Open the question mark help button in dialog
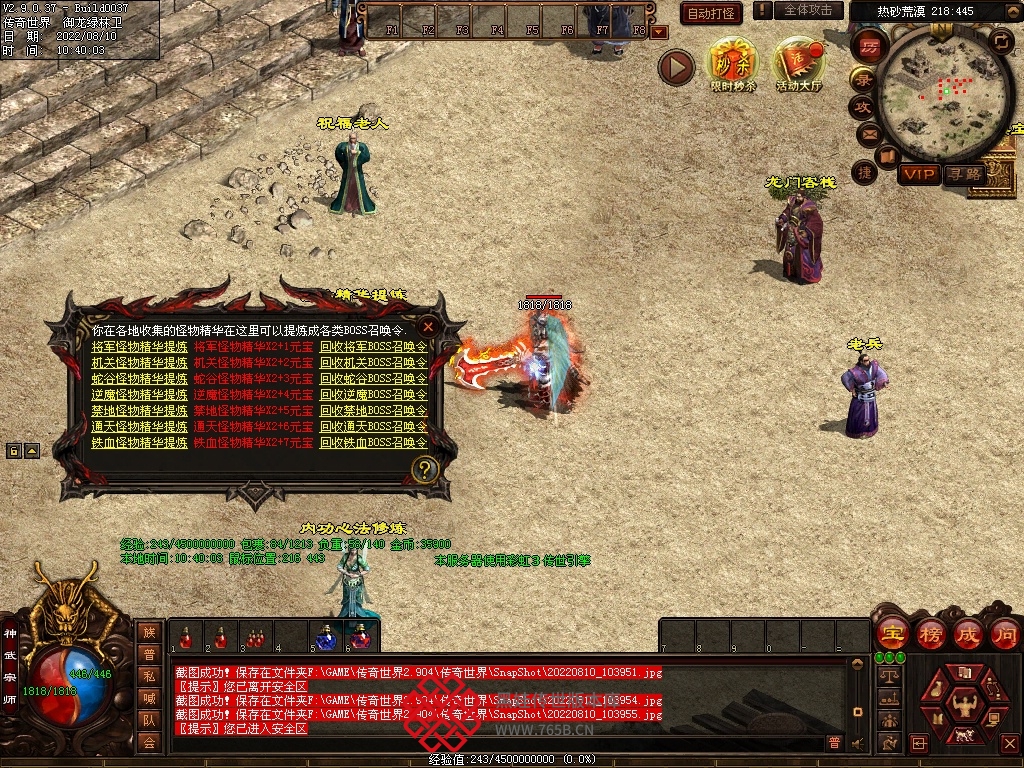This screenshot has width=1024, height=768. pos(425,469)
